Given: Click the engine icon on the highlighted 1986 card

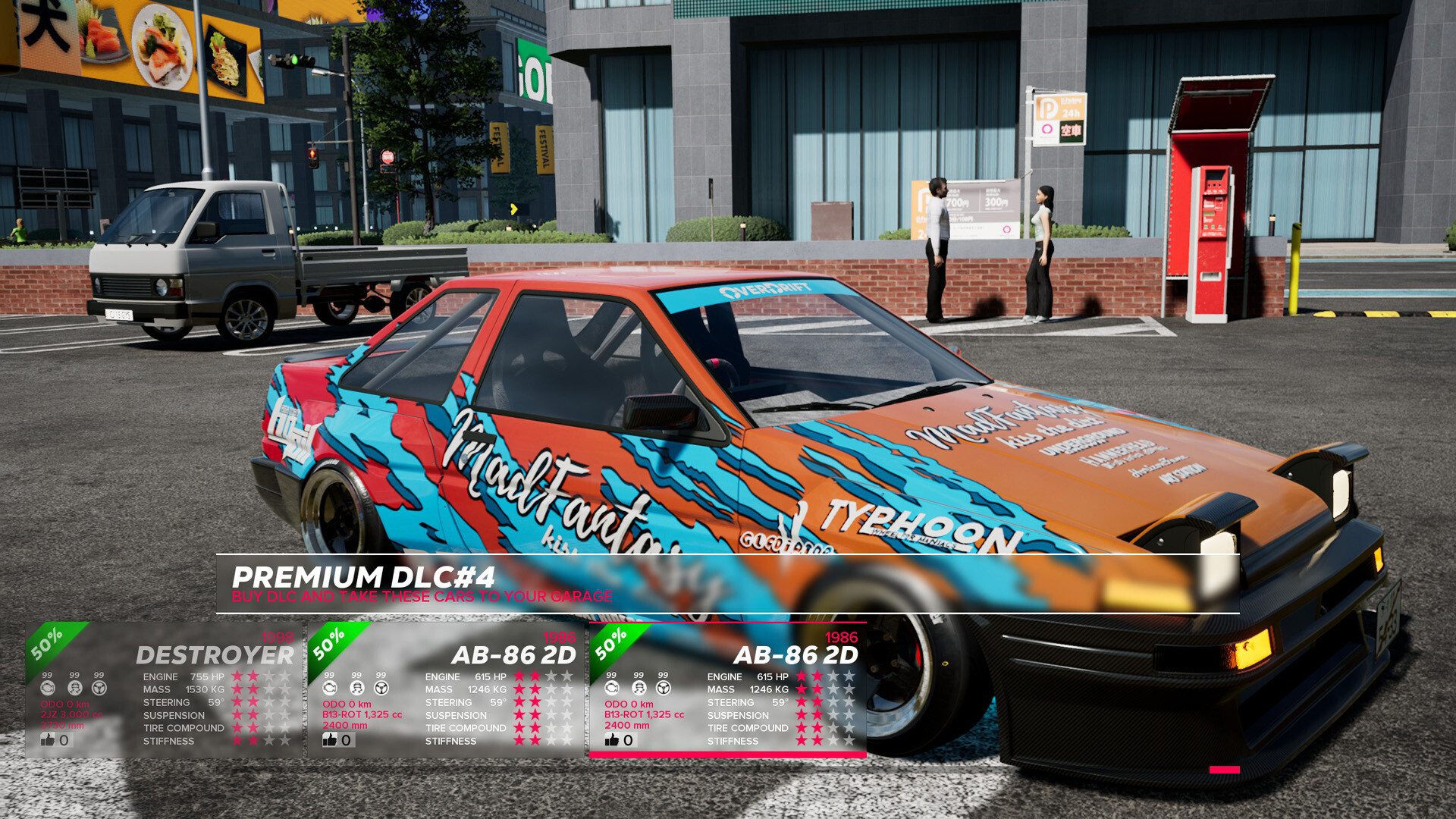Looking at the screenshot, I should [x=612, y=689].
